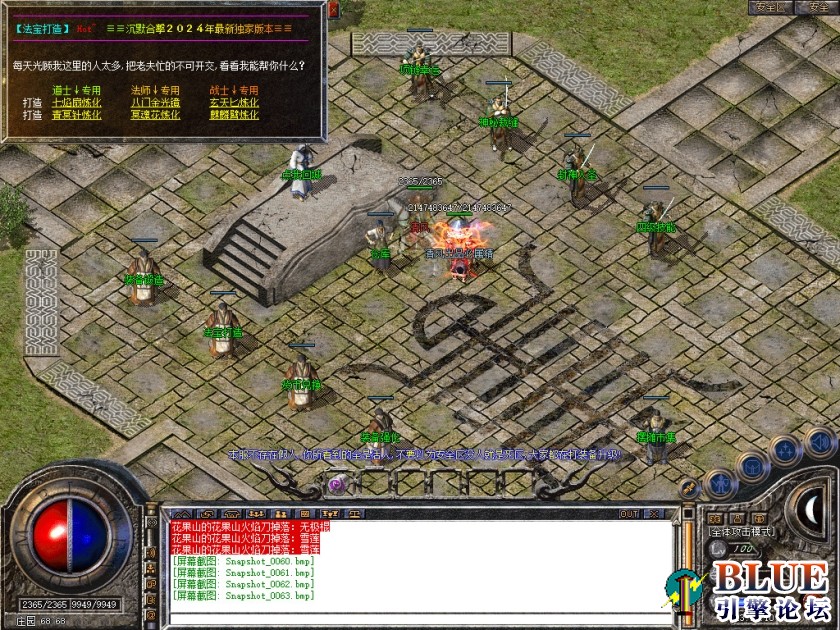Select the 冥魂花炼化 forging link

tap(155, 115)
